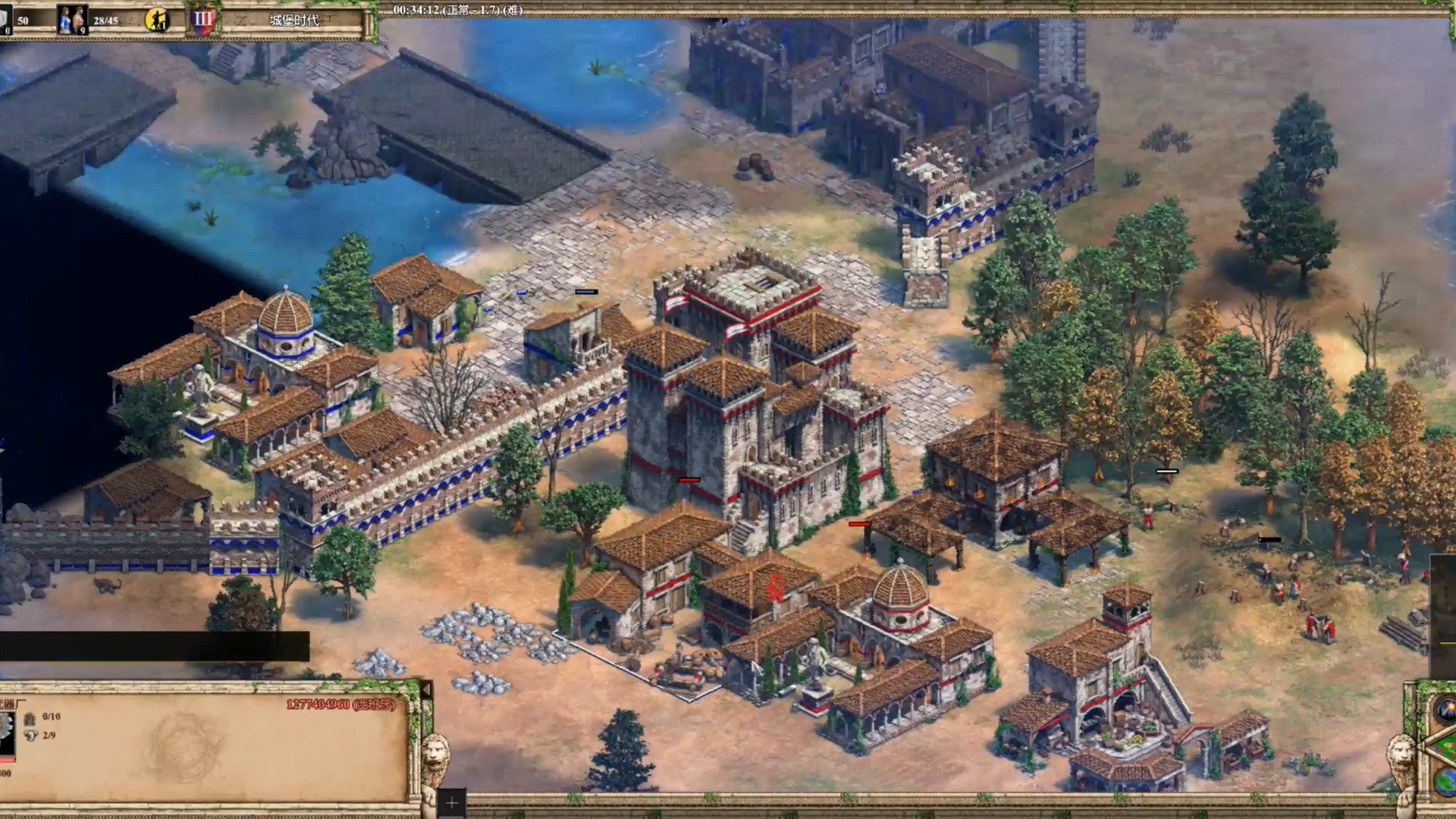
Task: Toggle the globe minimap mode button
Action: [x=1445, y=781]
